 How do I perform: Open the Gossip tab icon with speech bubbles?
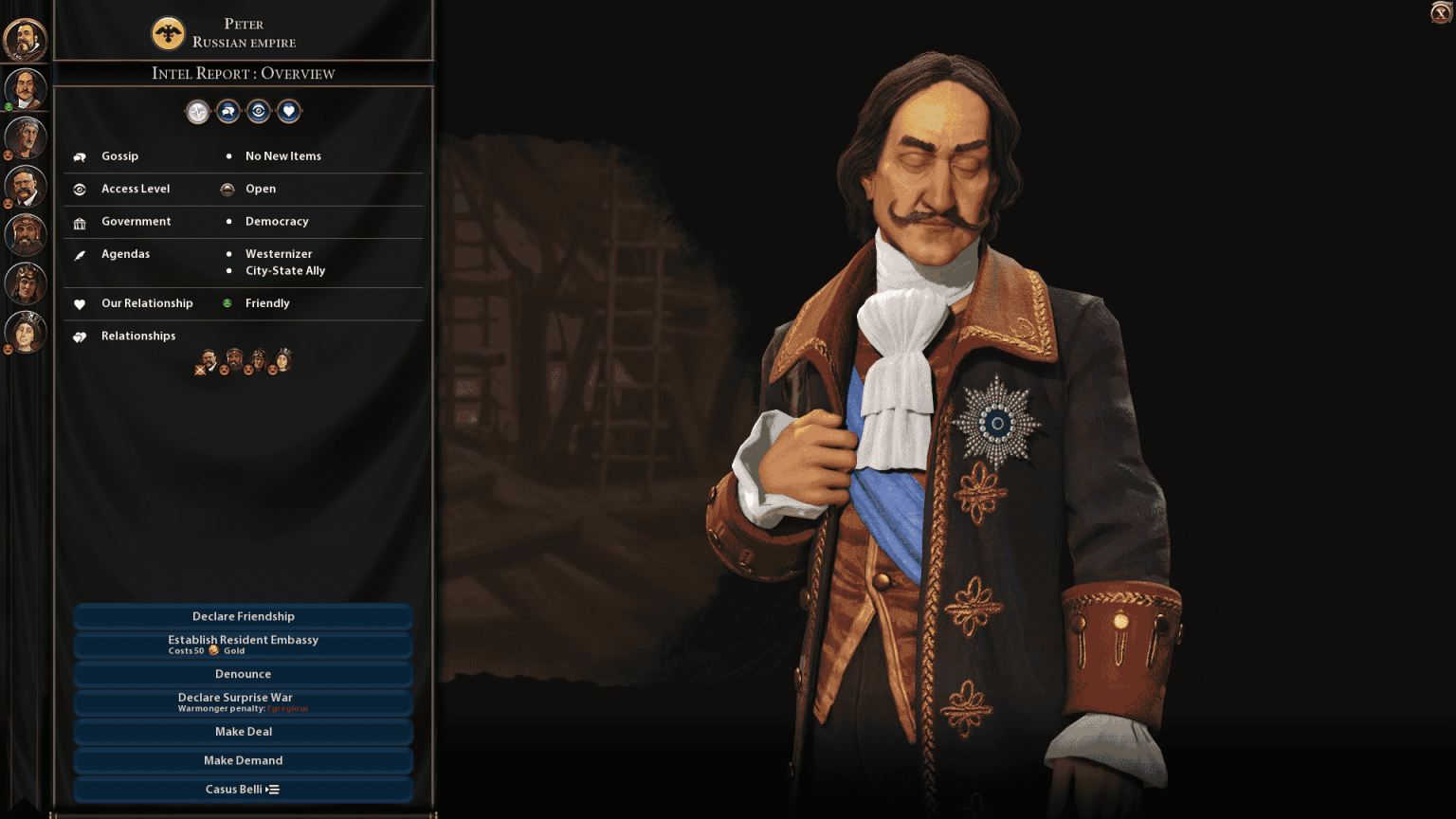[227, 111]
